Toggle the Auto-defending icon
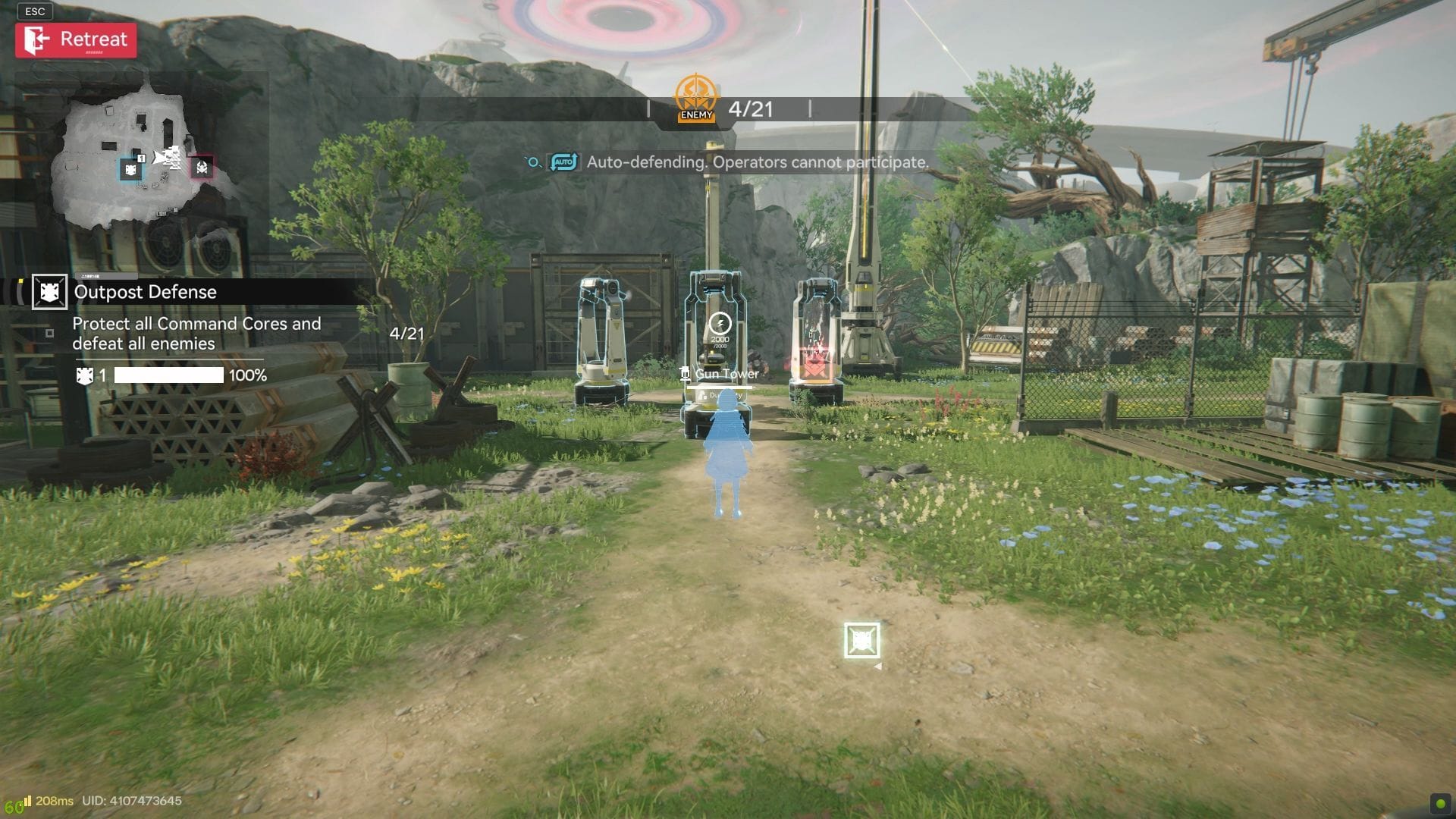The width and height of the screenshot is (1456, 819). (563, 162)
